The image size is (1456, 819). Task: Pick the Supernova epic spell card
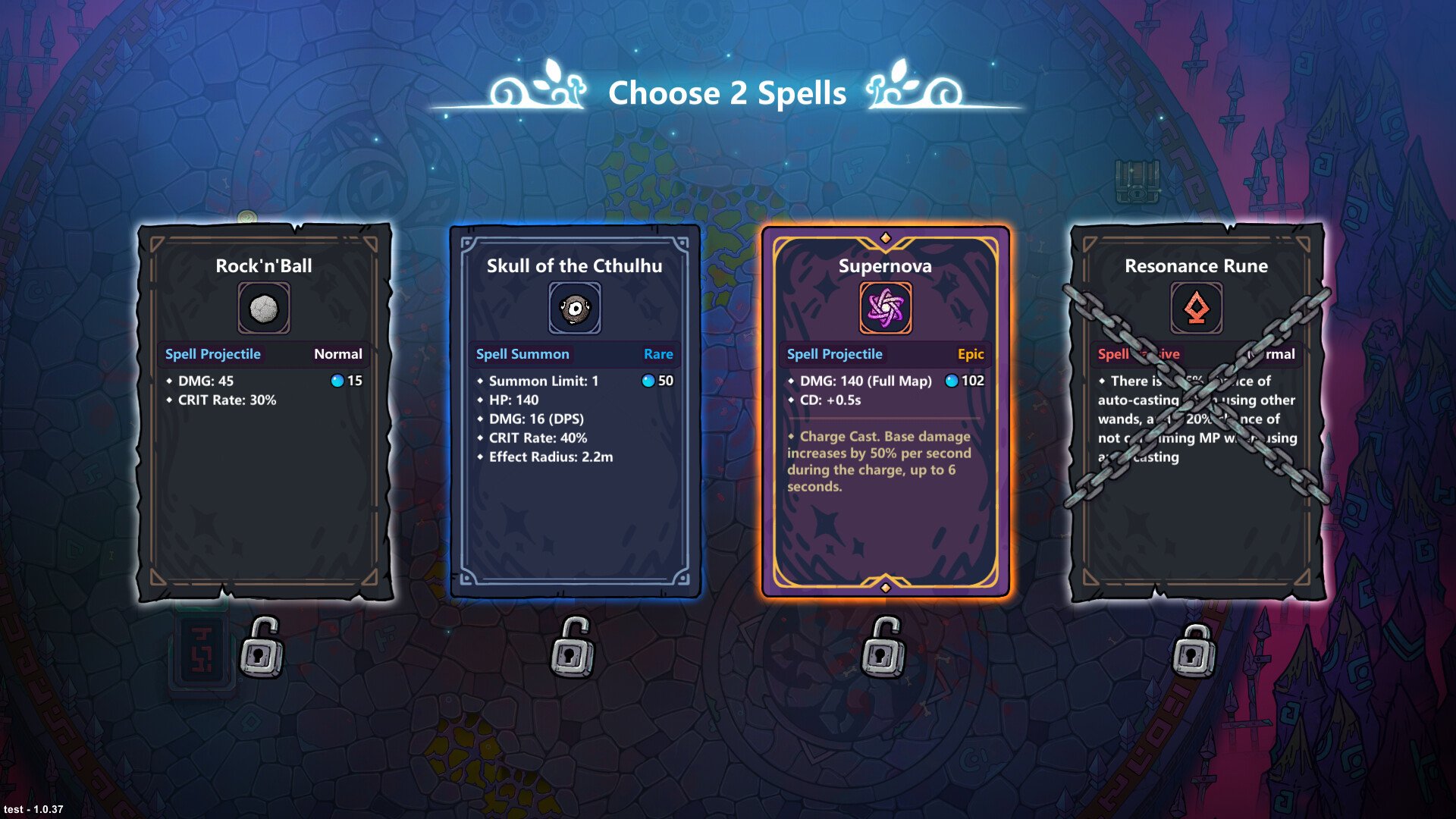tap(886, 413)
